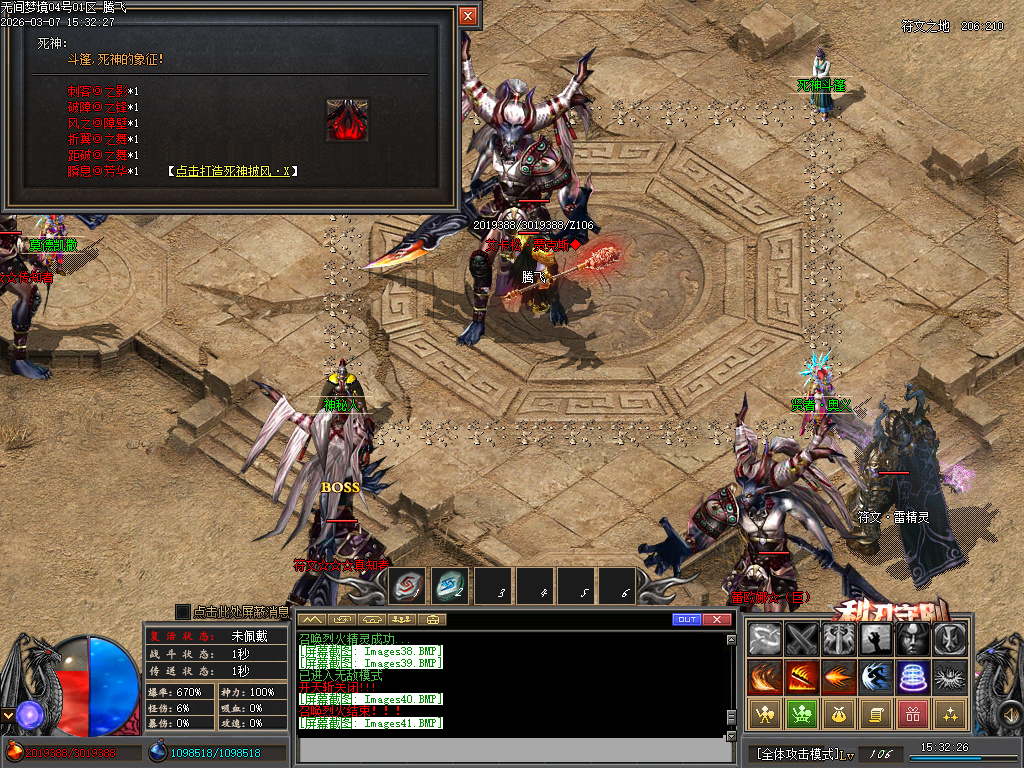Close the chat panel with red X

pyautogui.click(x=716, y=620)
